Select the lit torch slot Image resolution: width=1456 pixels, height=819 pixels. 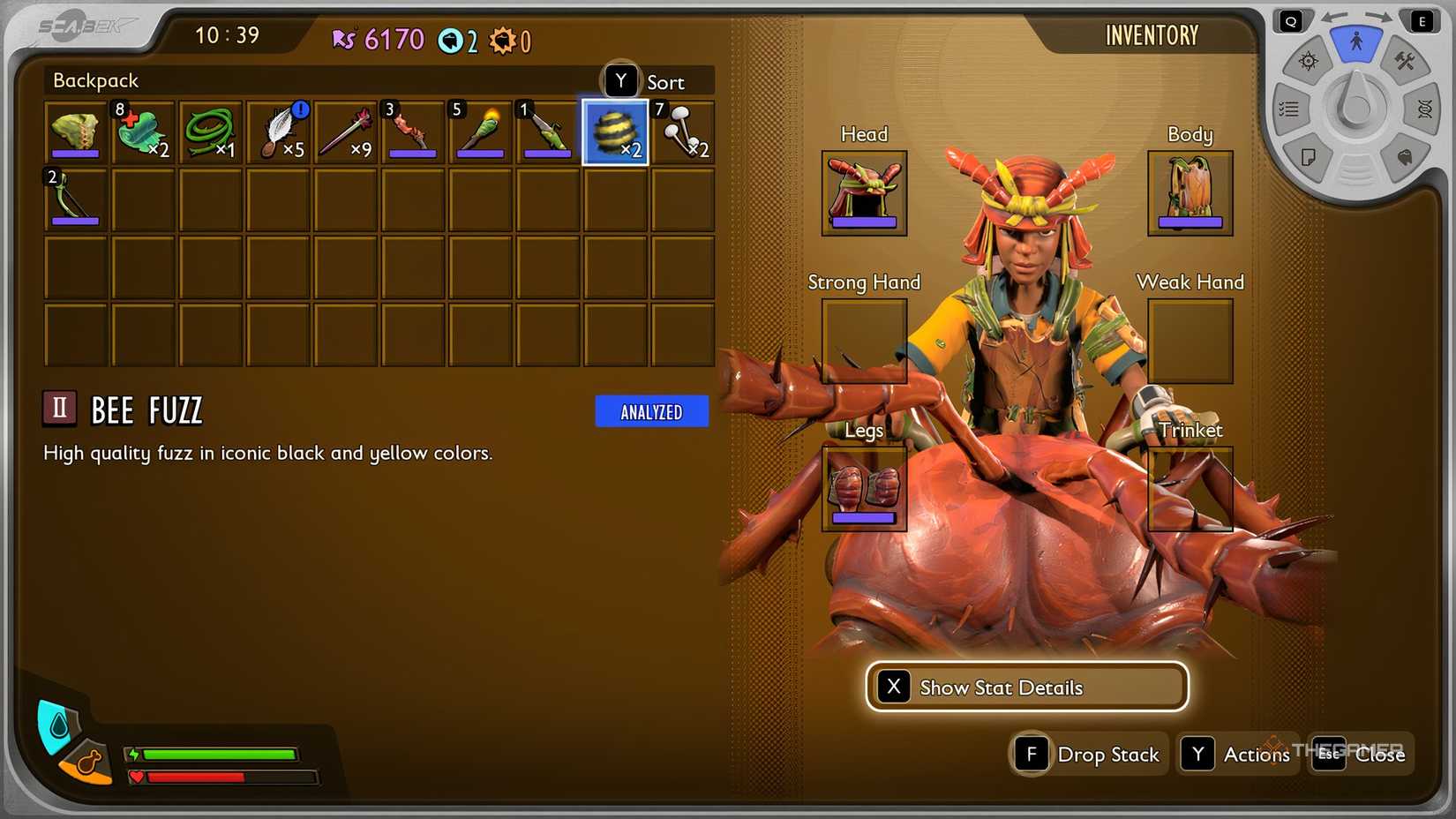[480, 132]
